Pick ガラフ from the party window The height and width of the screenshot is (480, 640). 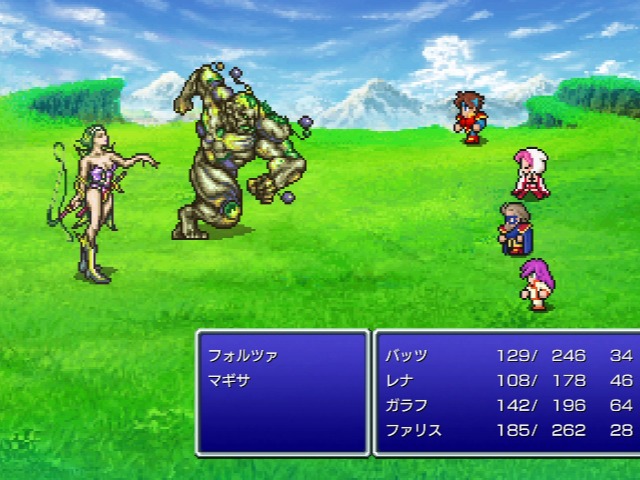click(406, 405)
